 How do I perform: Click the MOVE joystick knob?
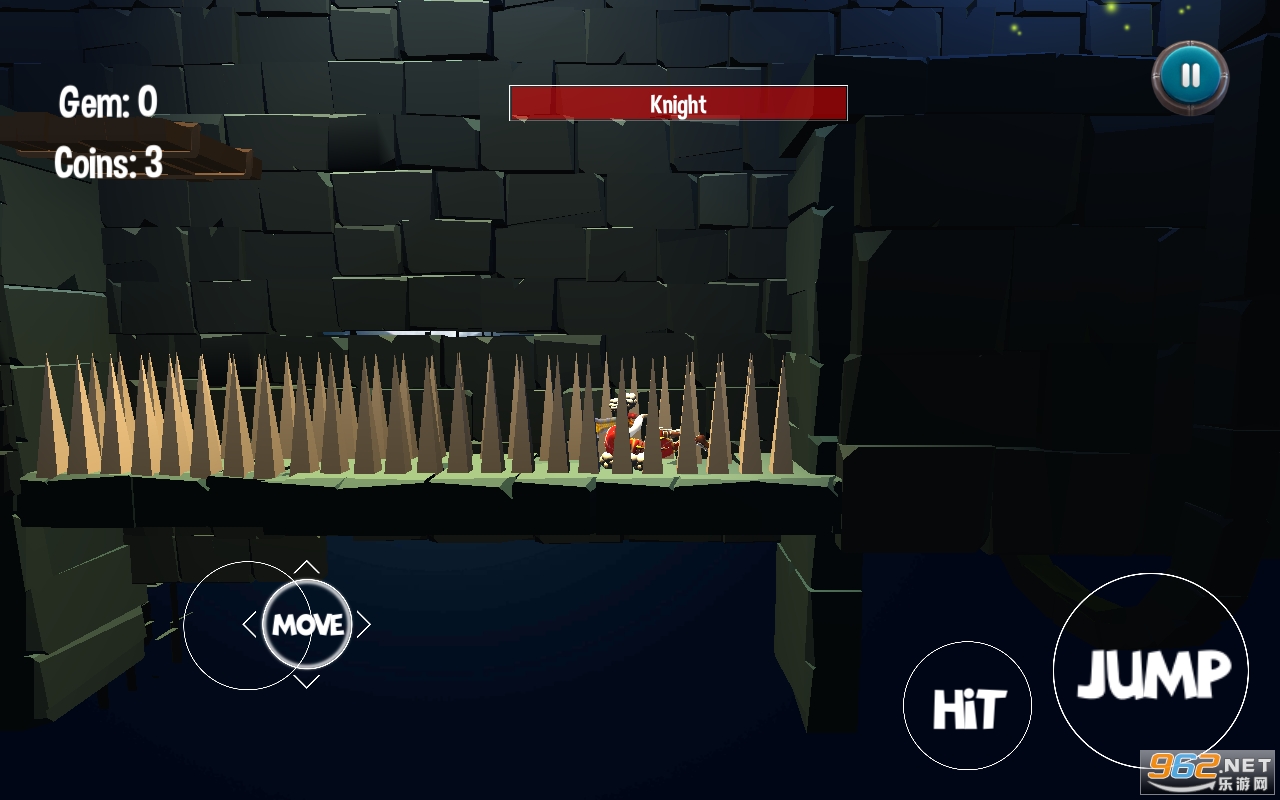(x=307, y=625)
